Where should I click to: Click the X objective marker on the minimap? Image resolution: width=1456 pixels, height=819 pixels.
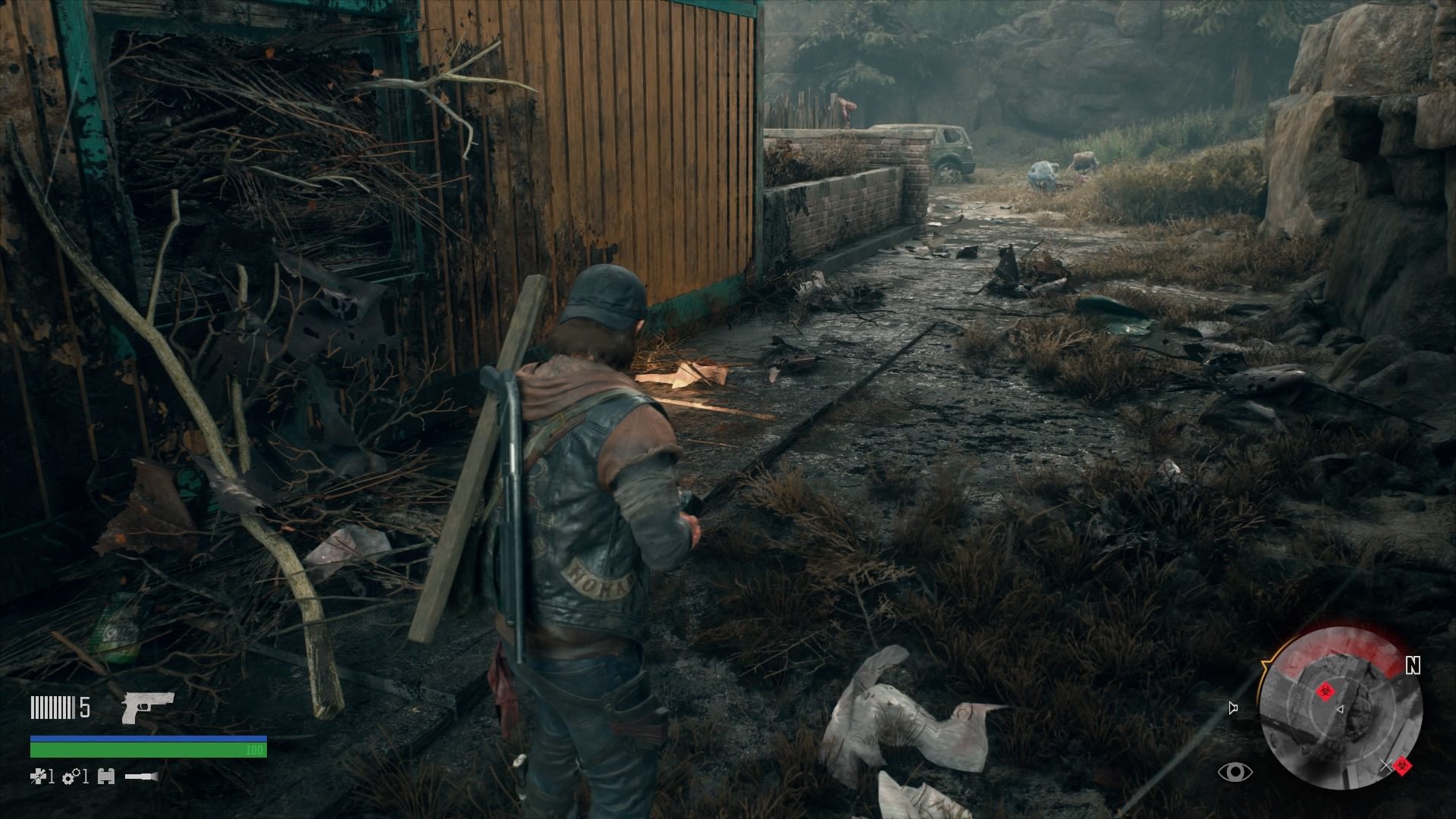1387,765
